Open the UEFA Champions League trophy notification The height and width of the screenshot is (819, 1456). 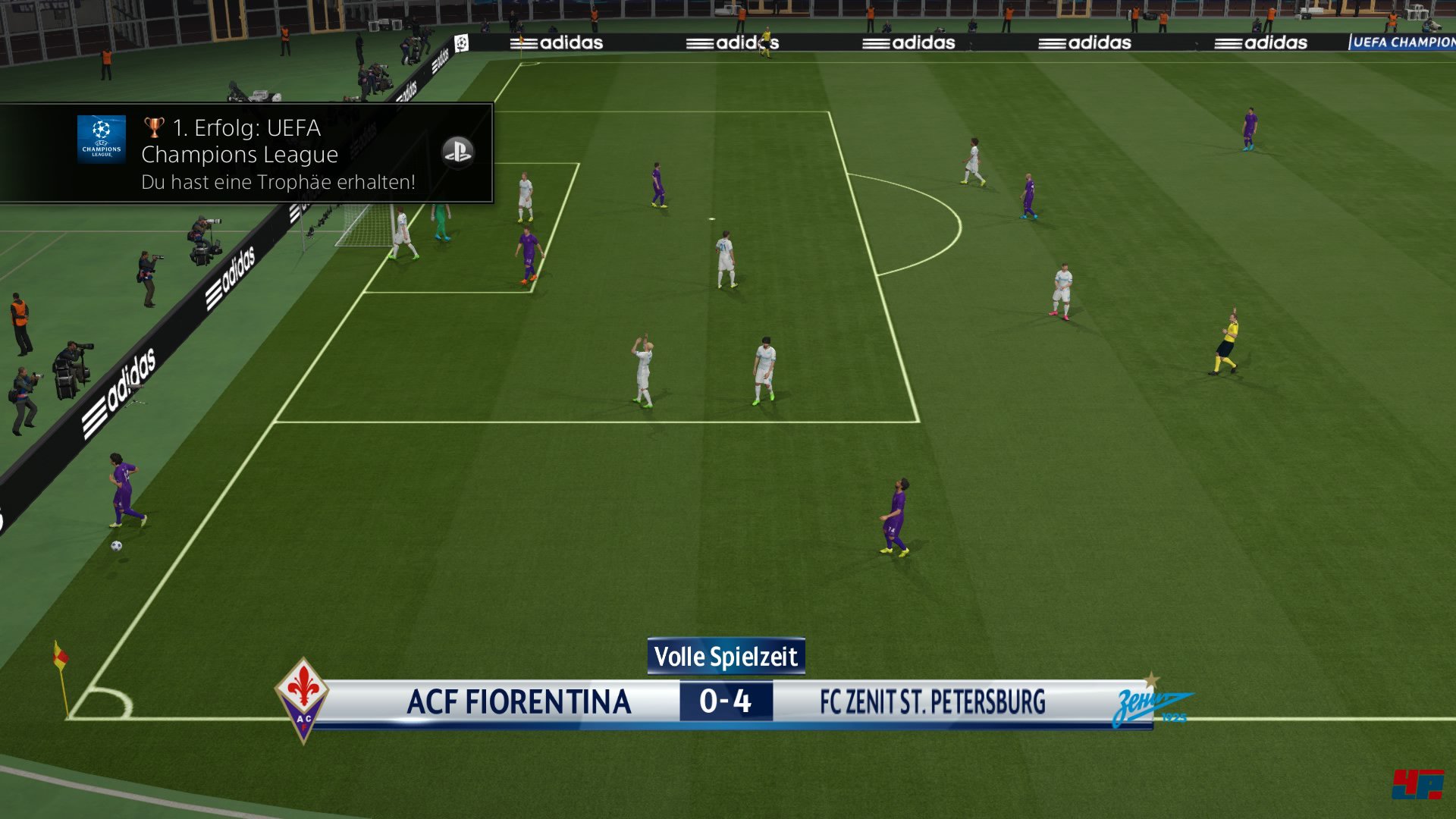point(278,155)
